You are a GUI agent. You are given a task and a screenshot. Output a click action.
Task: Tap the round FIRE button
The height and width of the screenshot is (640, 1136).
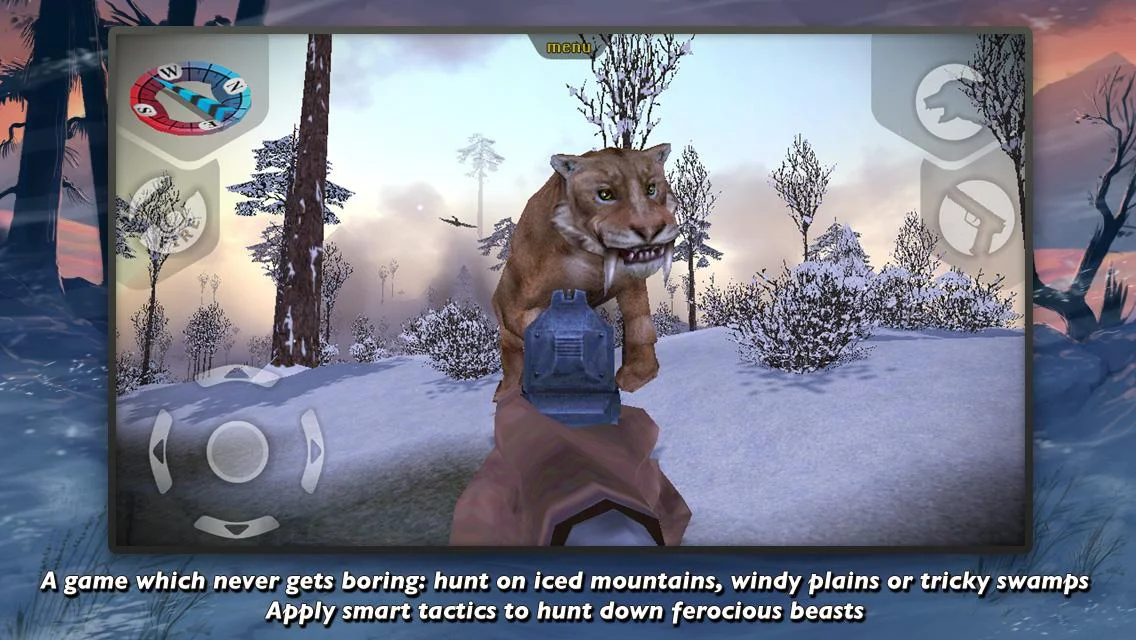[168, 220]
